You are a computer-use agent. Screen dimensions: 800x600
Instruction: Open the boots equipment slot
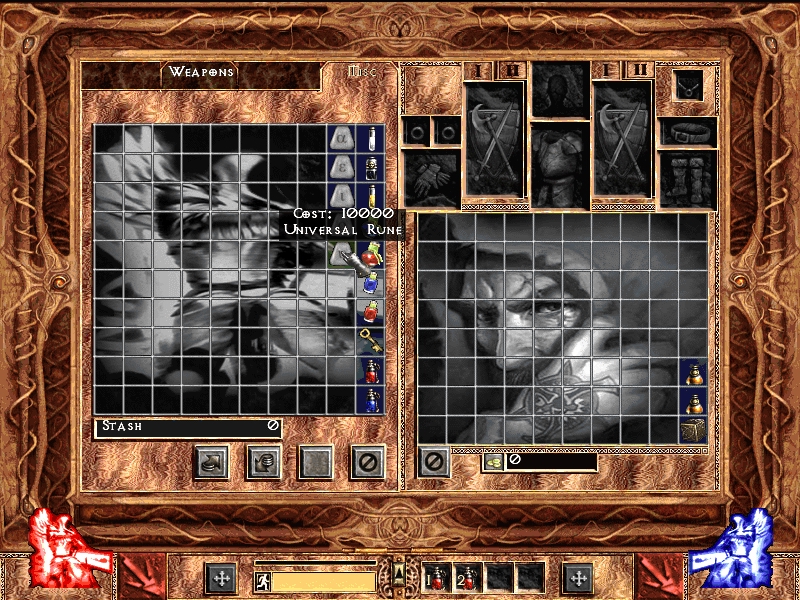pyautogui.click(x=688, y=178)
